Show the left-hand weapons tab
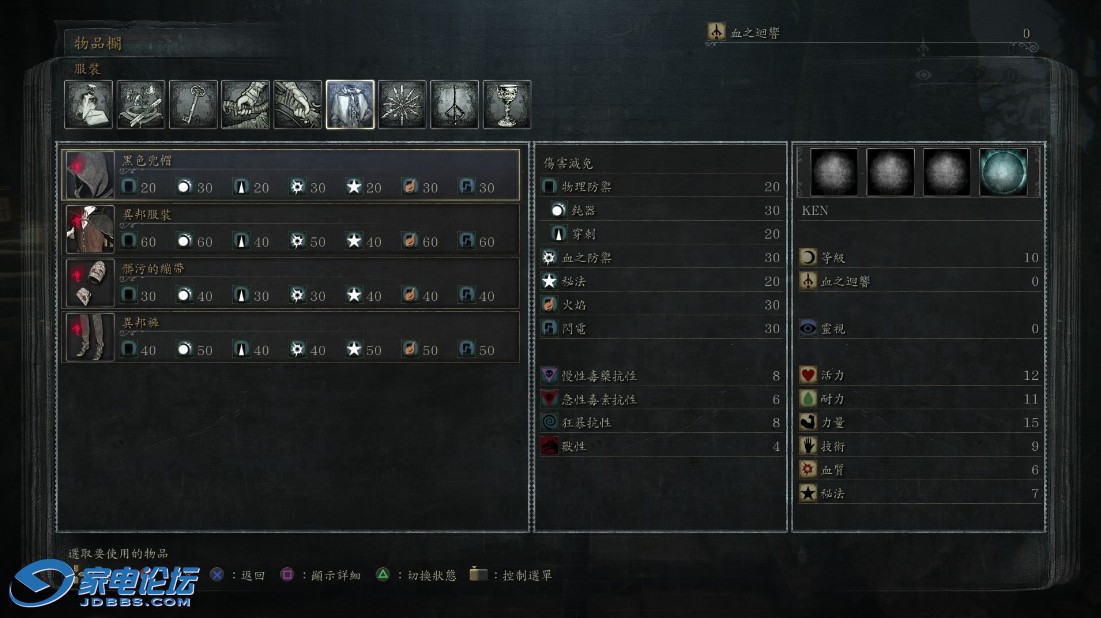 pos(298,105)
